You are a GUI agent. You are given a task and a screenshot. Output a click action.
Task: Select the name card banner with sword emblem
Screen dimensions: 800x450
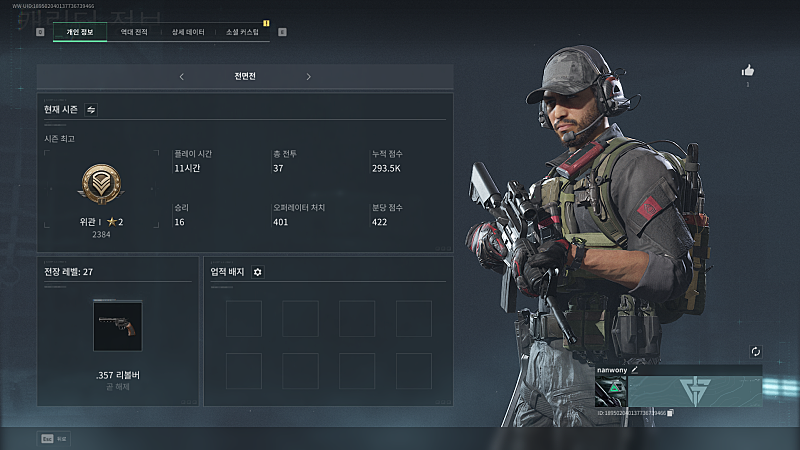[x=695, y=390]
